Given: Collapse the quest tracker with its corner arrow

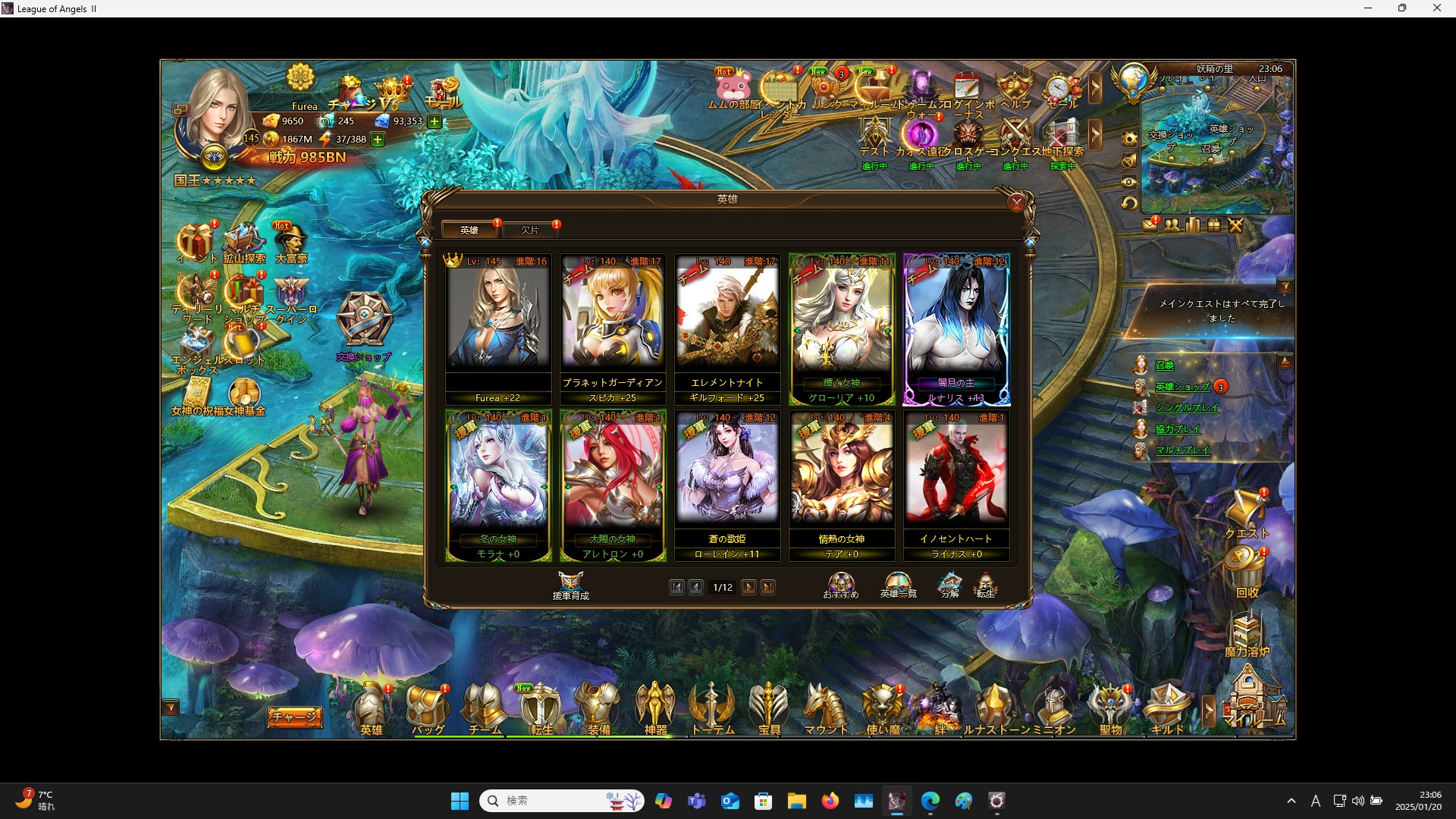Looking at the screenshot, I should (x=1286, y=286).
